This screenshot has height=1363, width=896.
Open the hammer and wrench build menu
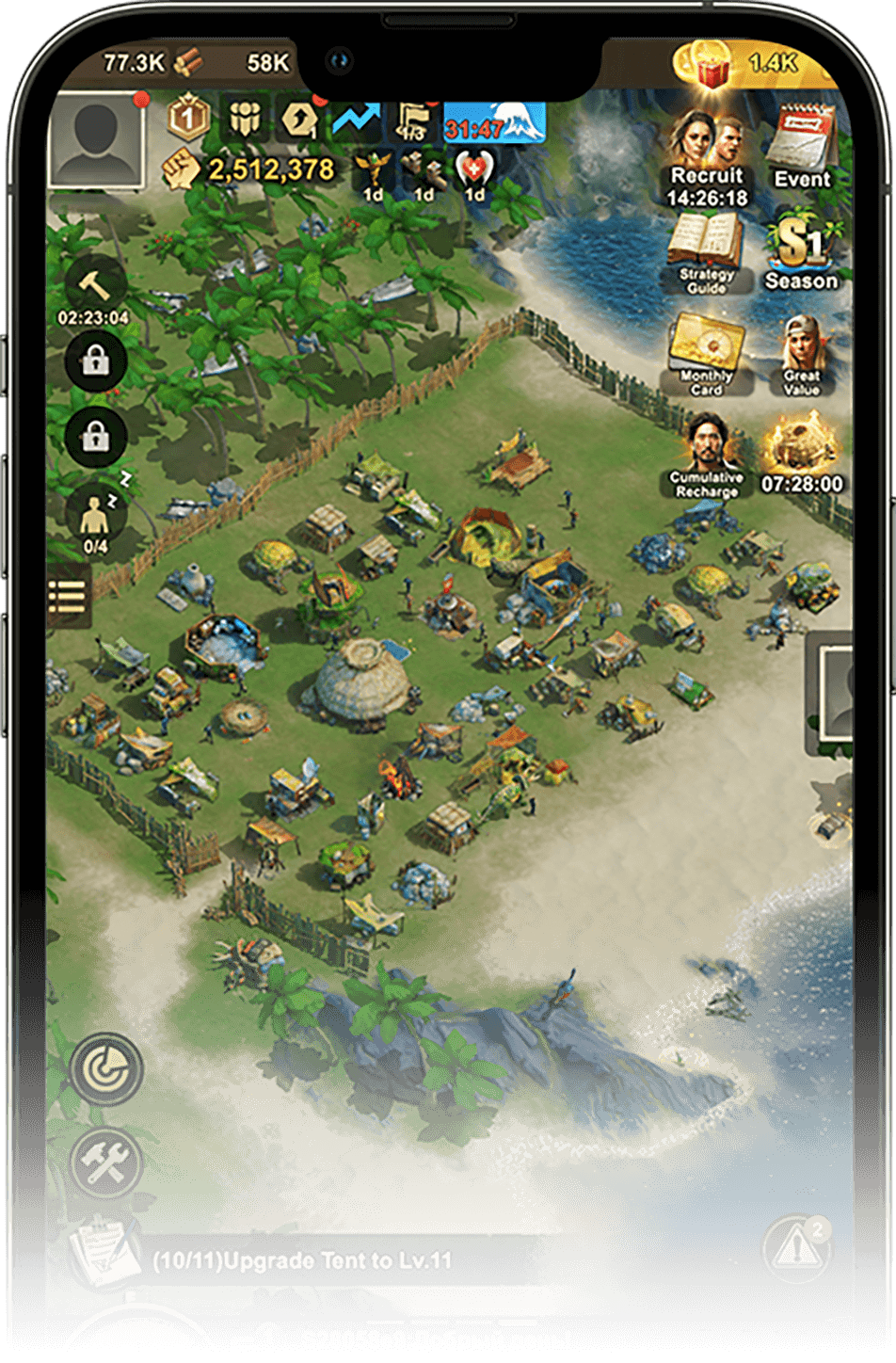105,1163
